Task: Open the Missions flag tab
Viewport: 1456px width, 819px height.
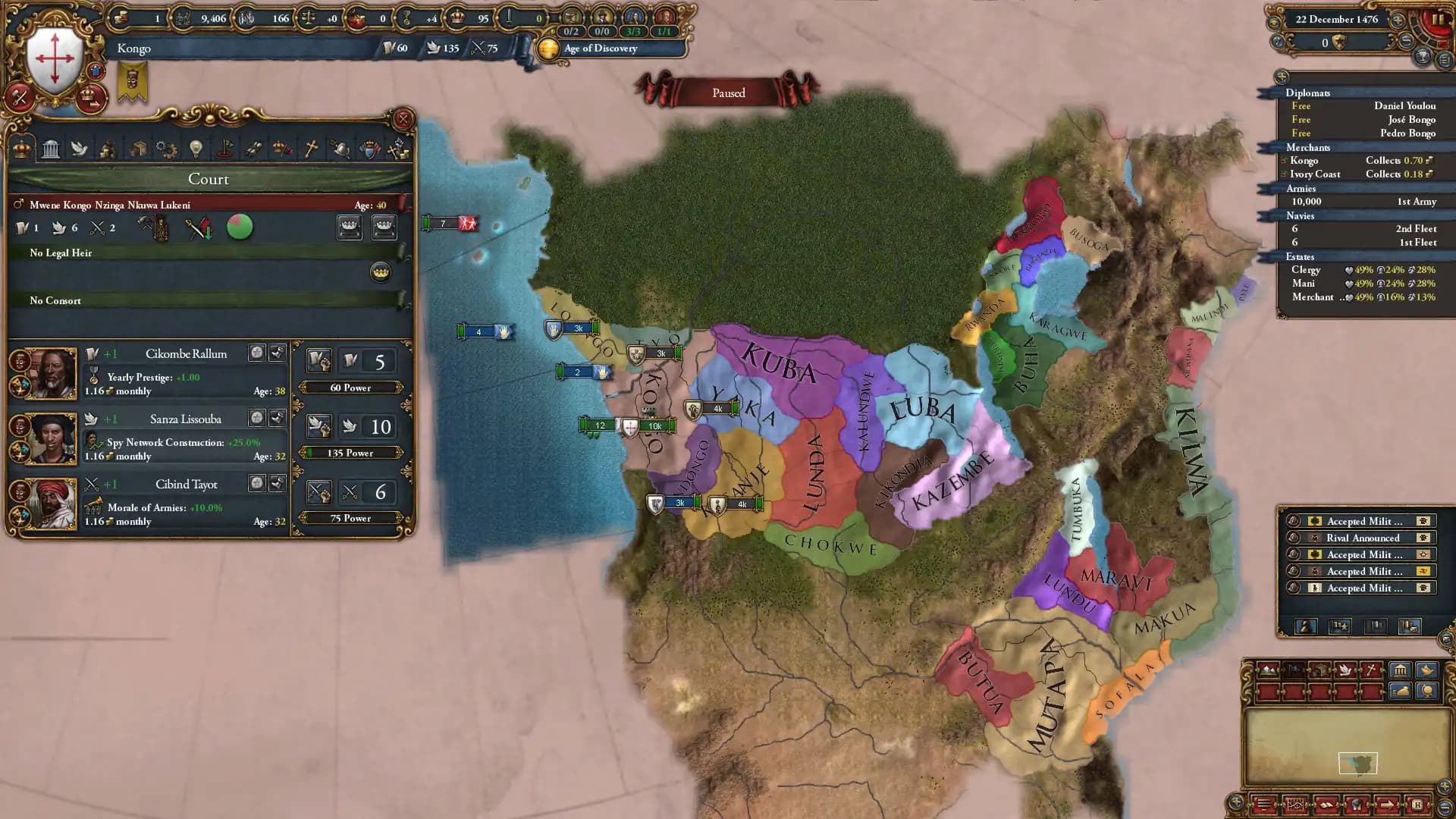Action: 225,149
